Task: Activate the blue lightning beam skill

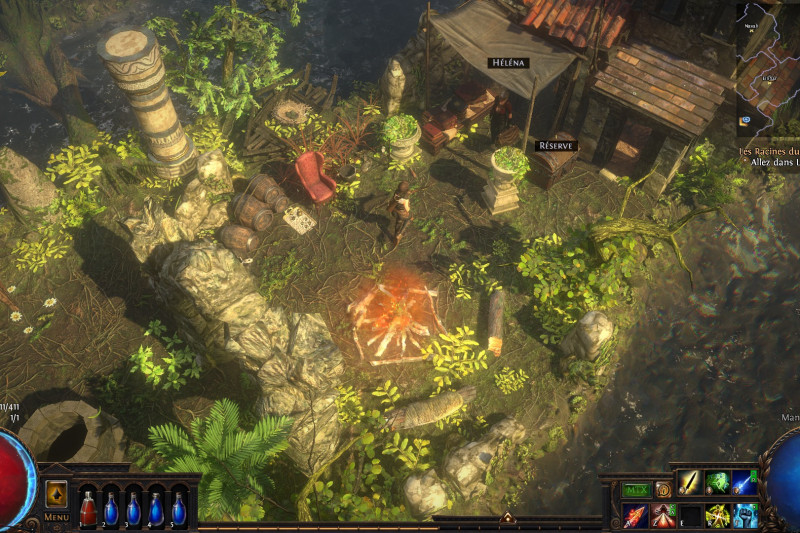Action: click(744, 483)
